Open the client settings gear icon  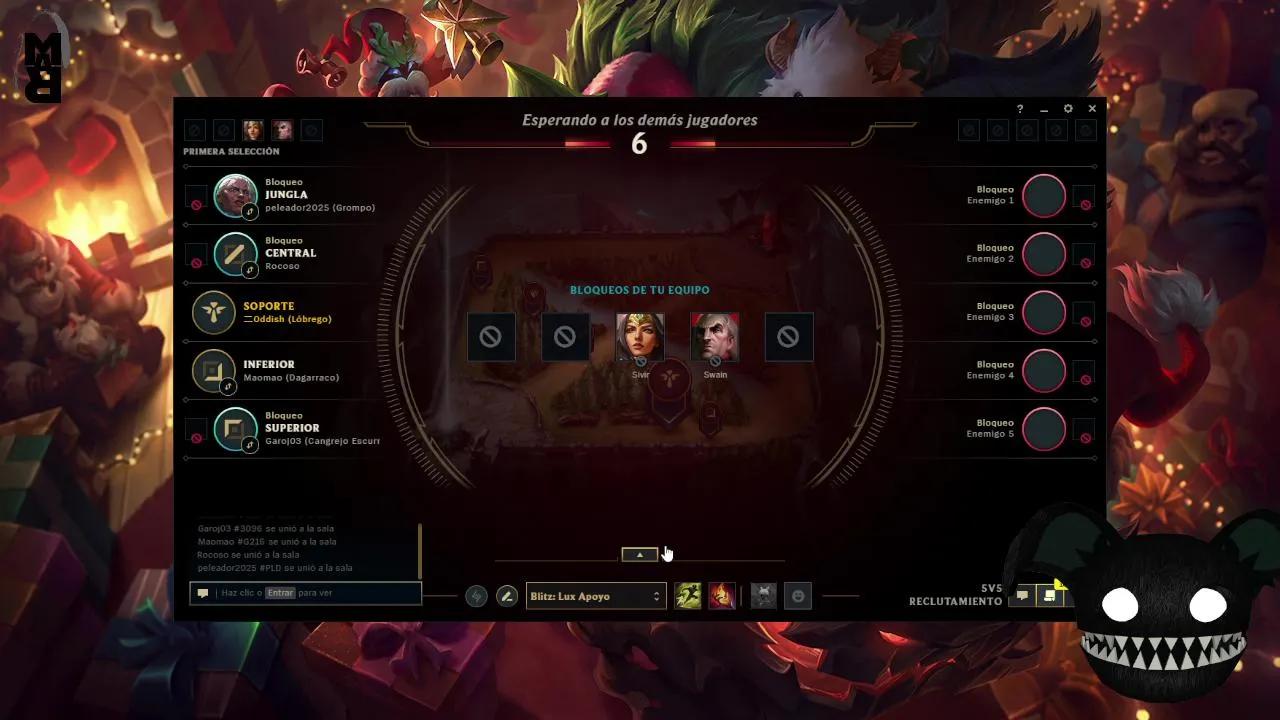tap(1067, 108)
